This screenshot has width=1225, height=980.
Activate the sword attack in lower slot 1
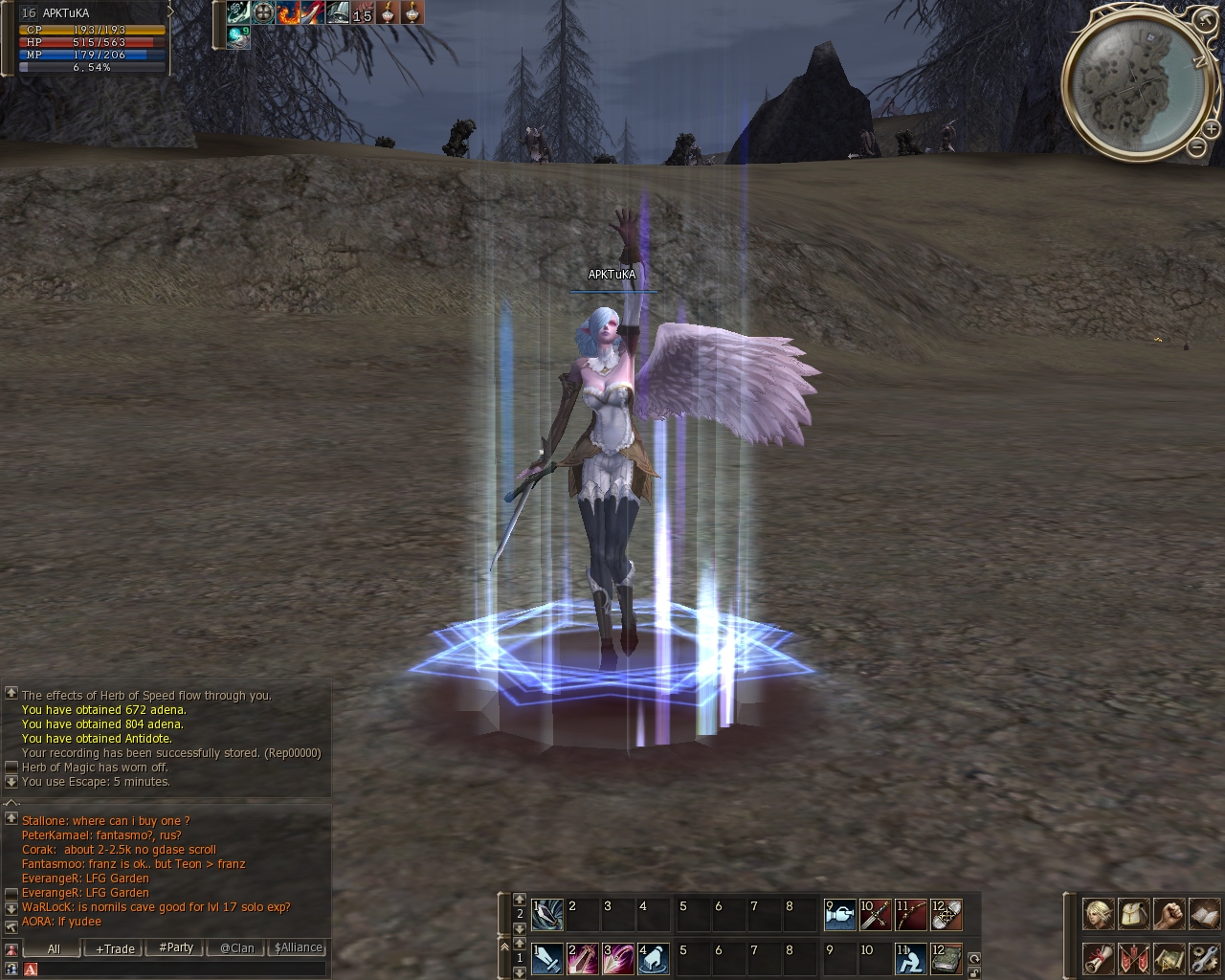click(x=547, y=958)
